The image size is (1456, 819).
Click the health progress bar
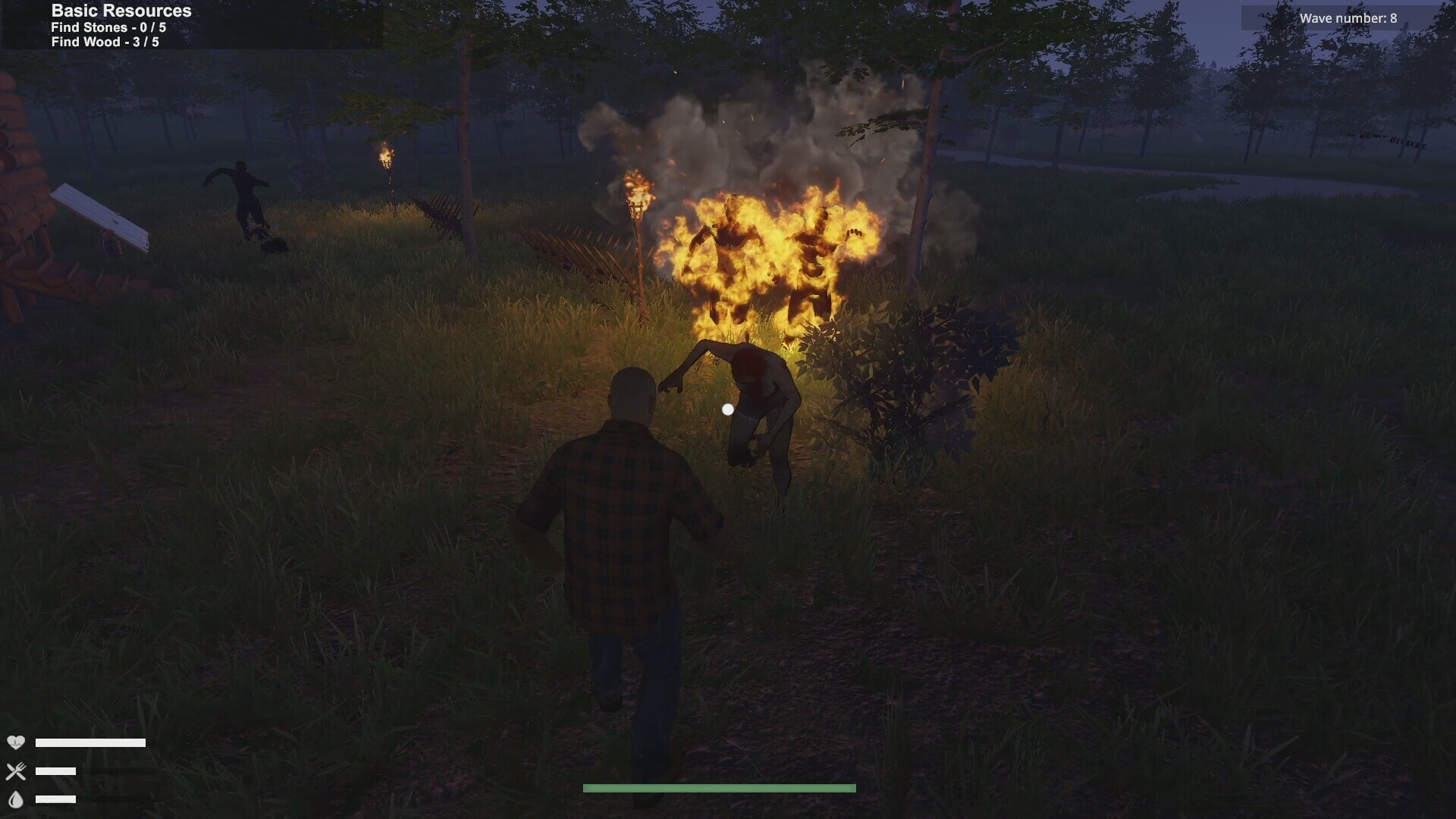click(91, 743)
